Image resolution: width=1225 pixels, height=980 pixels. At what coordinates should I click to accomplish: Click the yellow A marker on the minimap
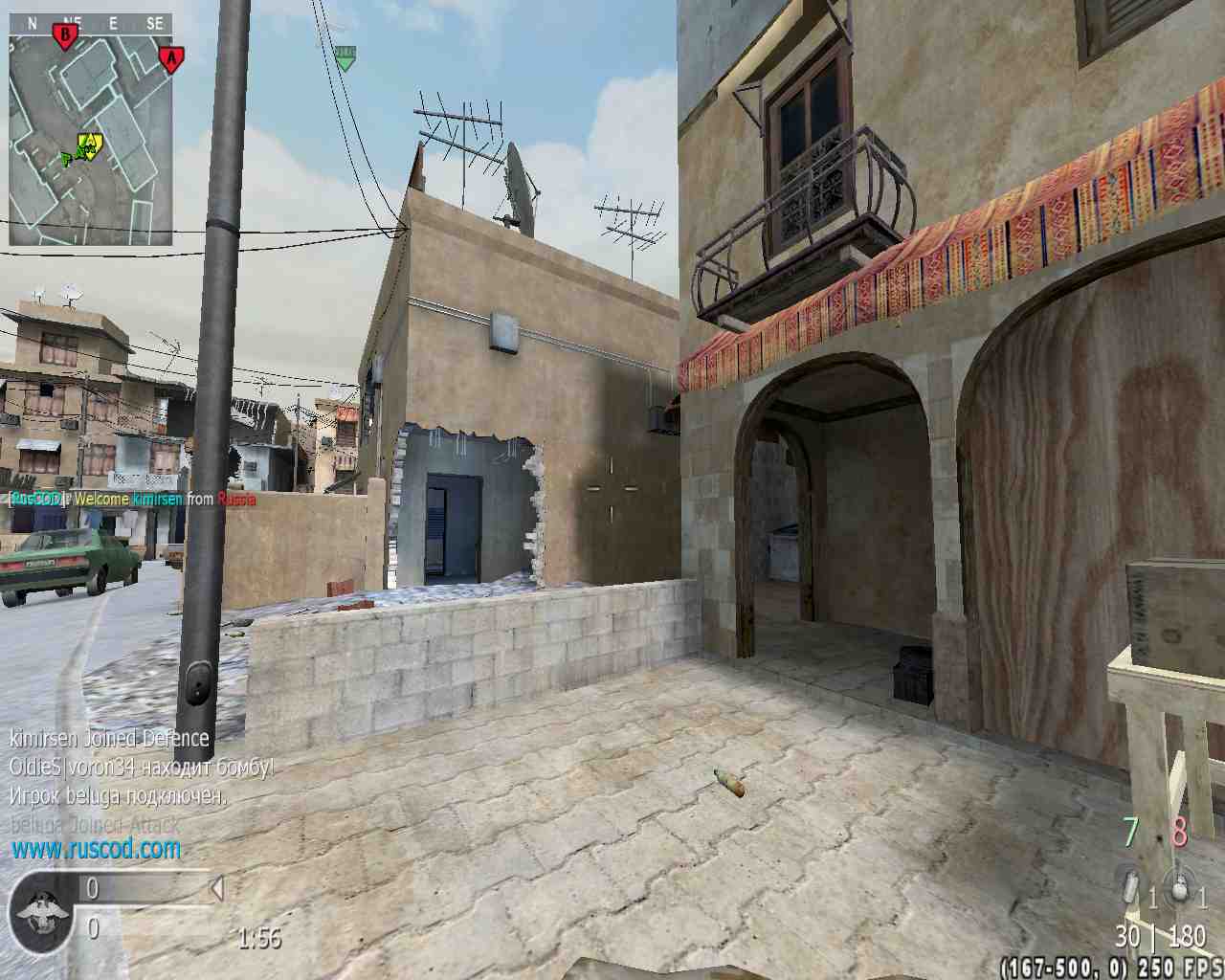89,145
